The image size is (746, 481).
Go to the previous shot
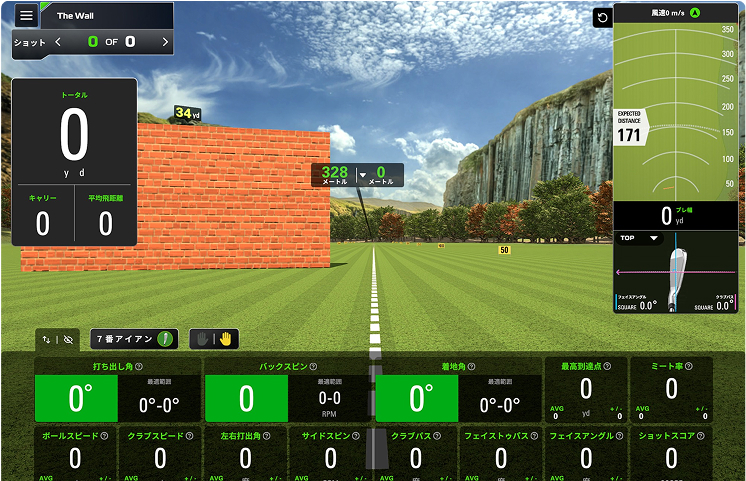point(58,42)
